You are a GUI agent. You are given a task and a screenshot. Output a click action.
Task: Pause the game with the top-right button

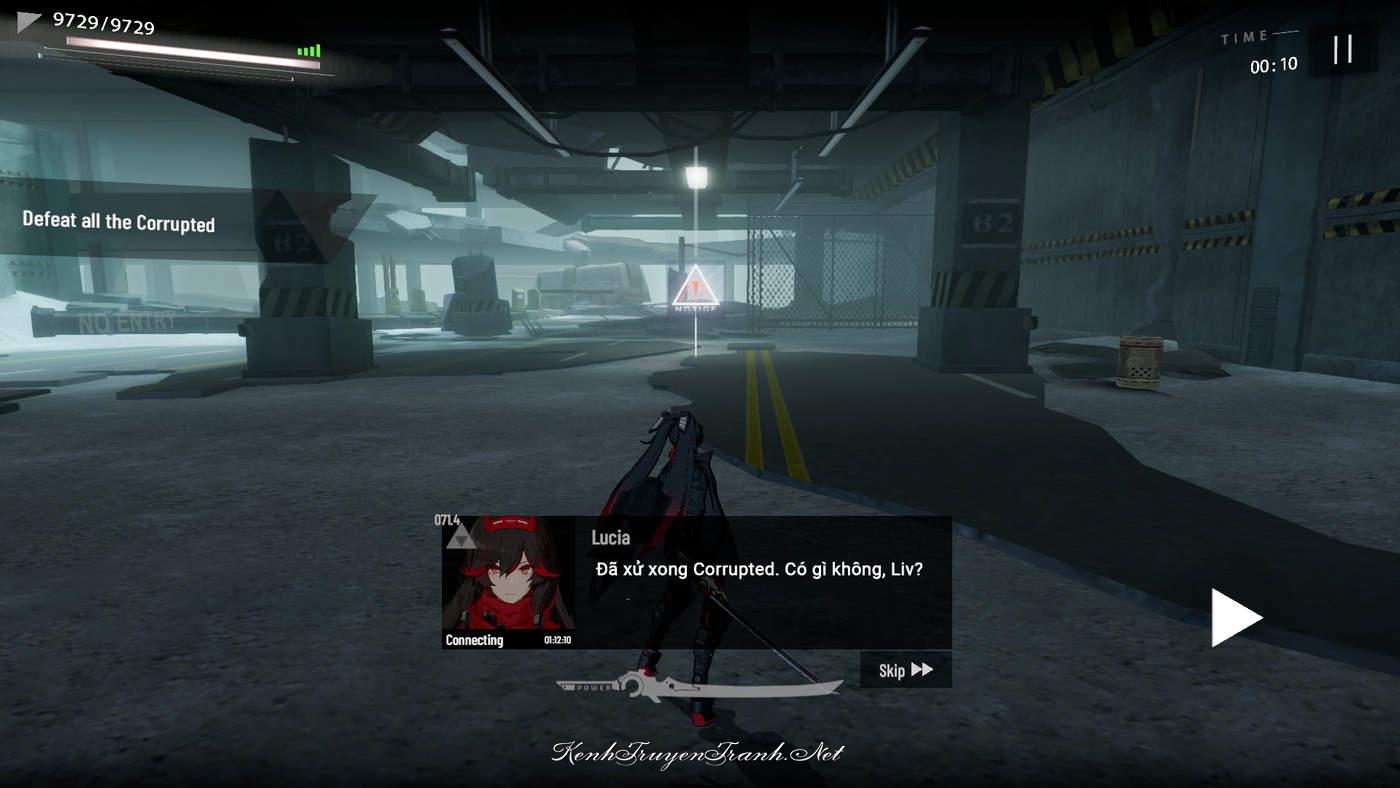(1343, 49)
